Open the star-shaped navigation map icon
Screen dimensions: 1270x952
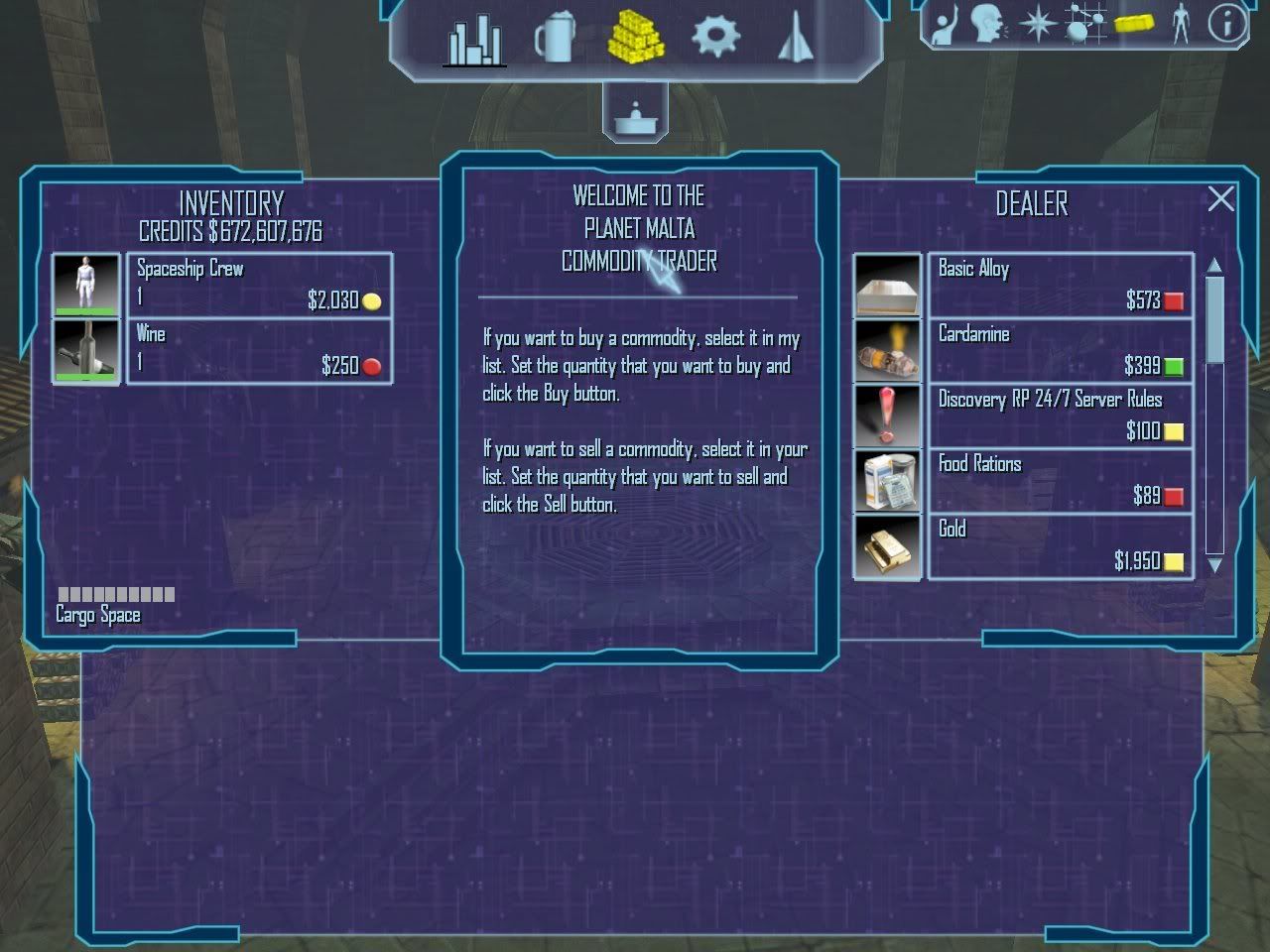click(x=1037, y=24)
